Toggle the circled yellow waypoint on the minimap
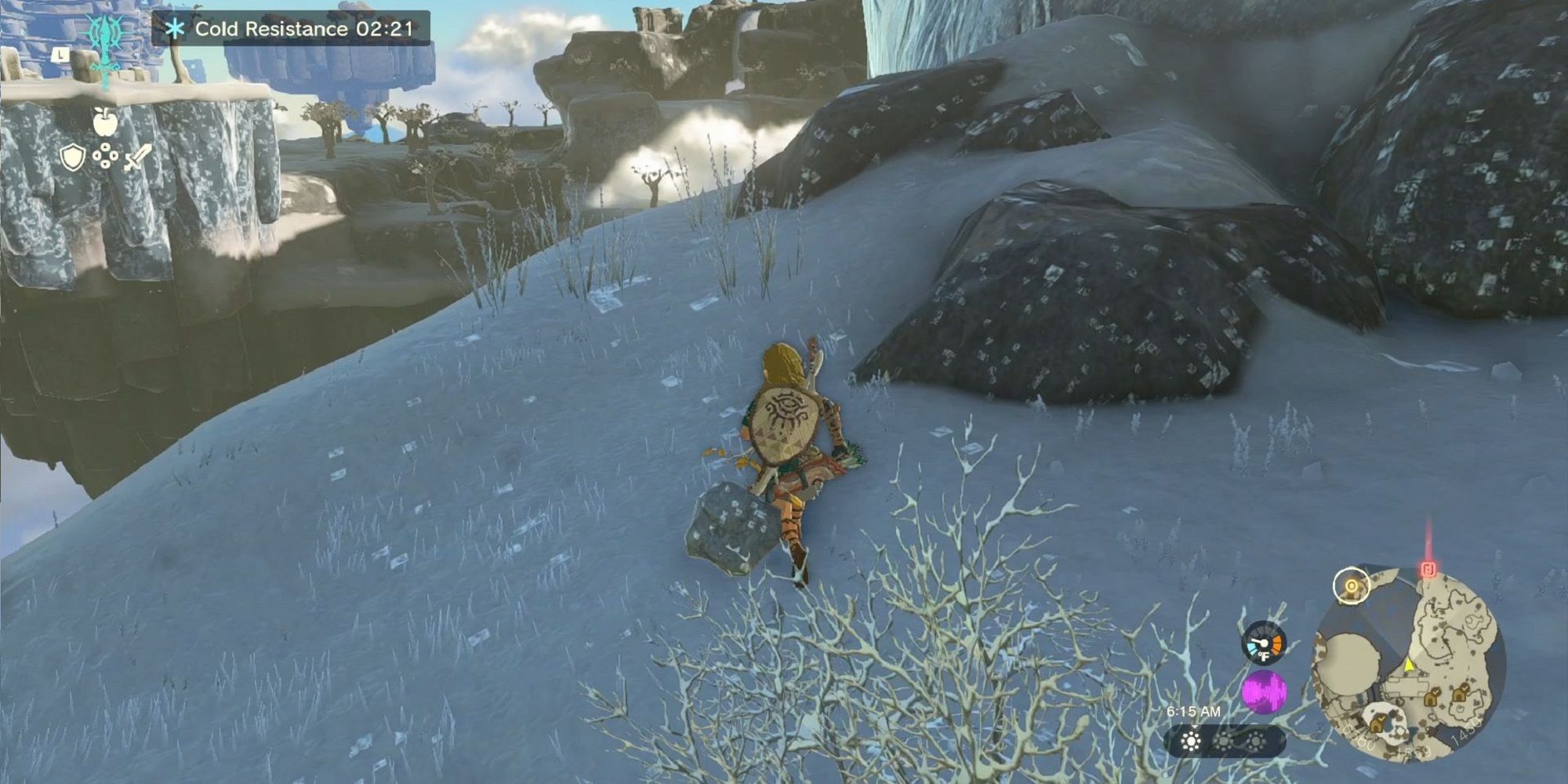This screenshot has height=784, width=1568. tap(1352, 586)
